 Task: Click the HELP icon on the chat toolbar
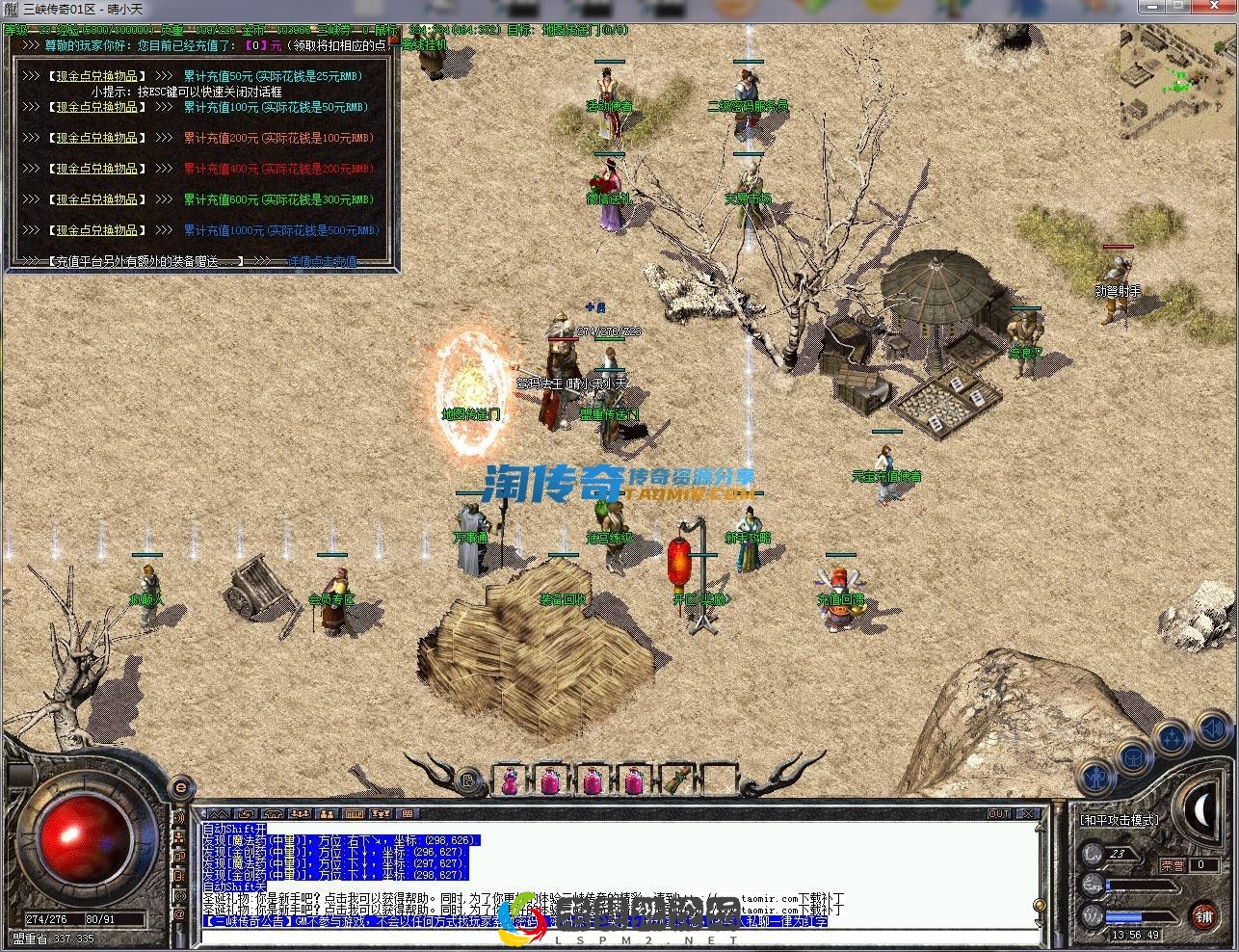[354, 814]
